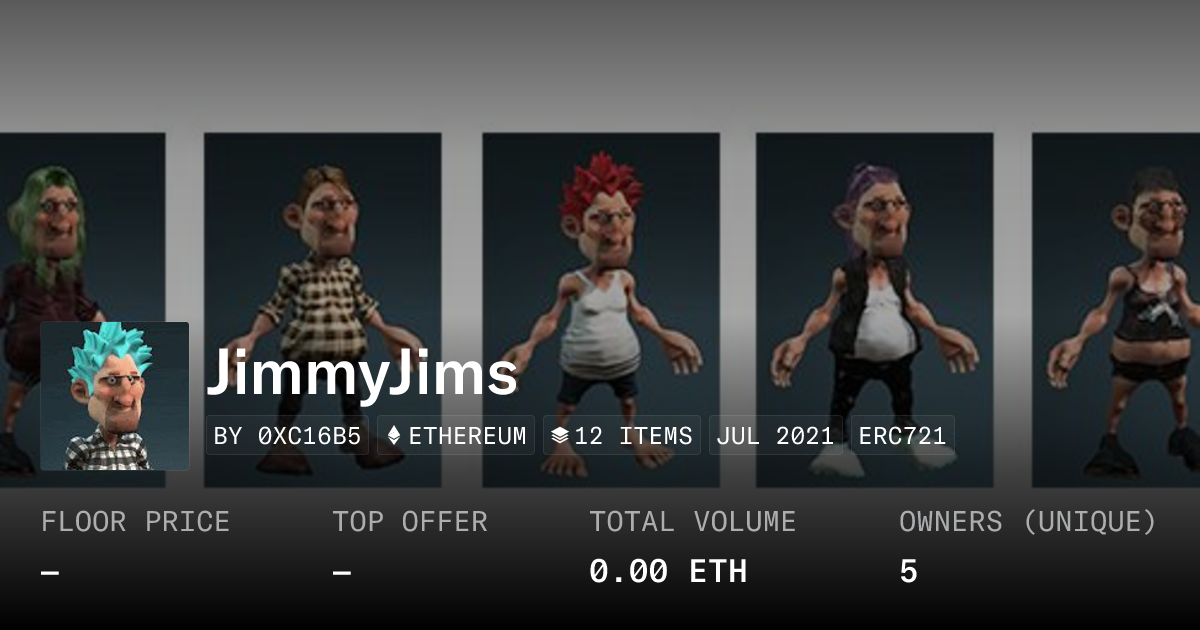
Task: Select the JUL 2021 date tag
Action: tap(775, 436)
